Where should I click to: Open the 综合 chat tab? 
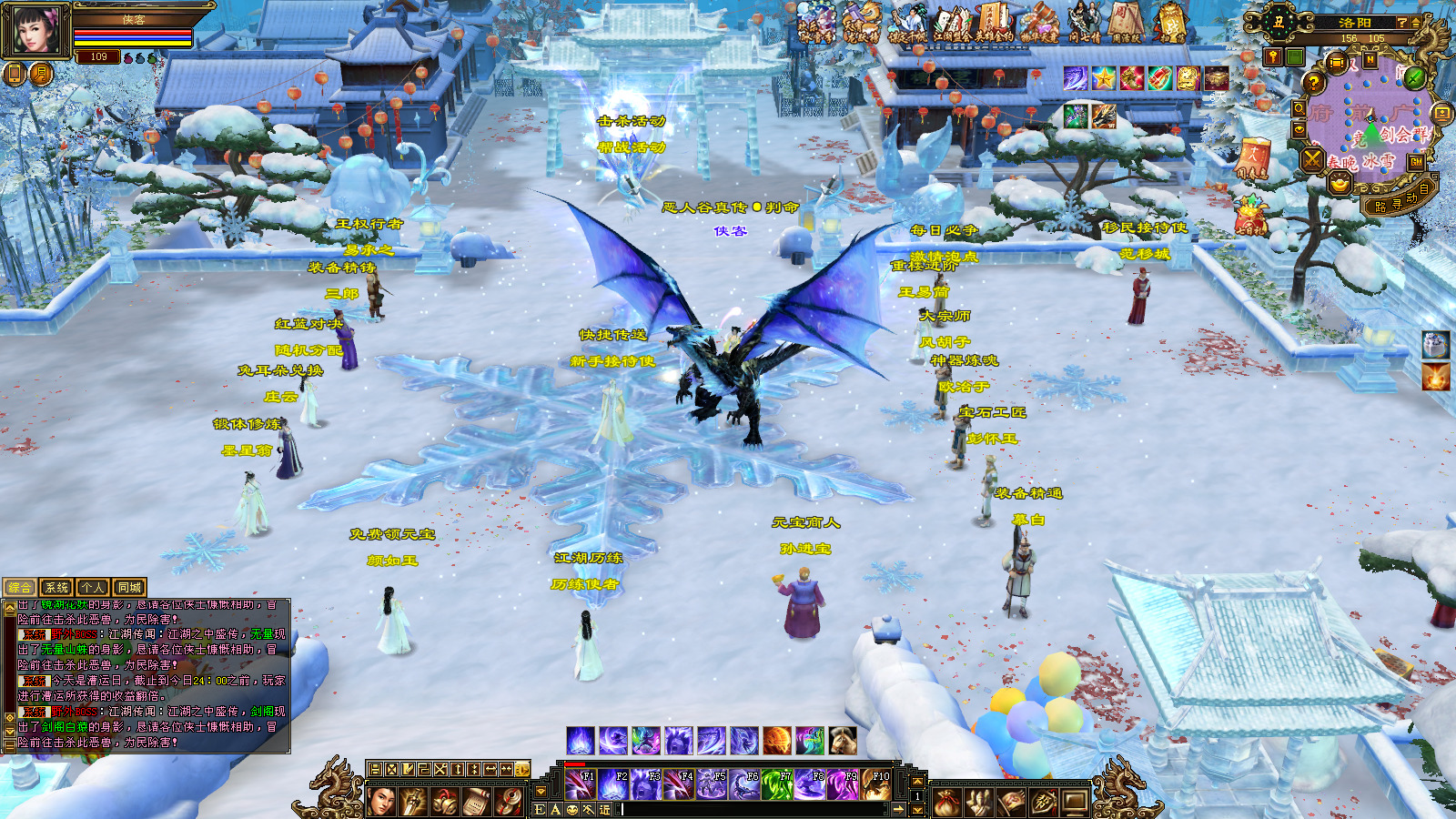[20, 588]
